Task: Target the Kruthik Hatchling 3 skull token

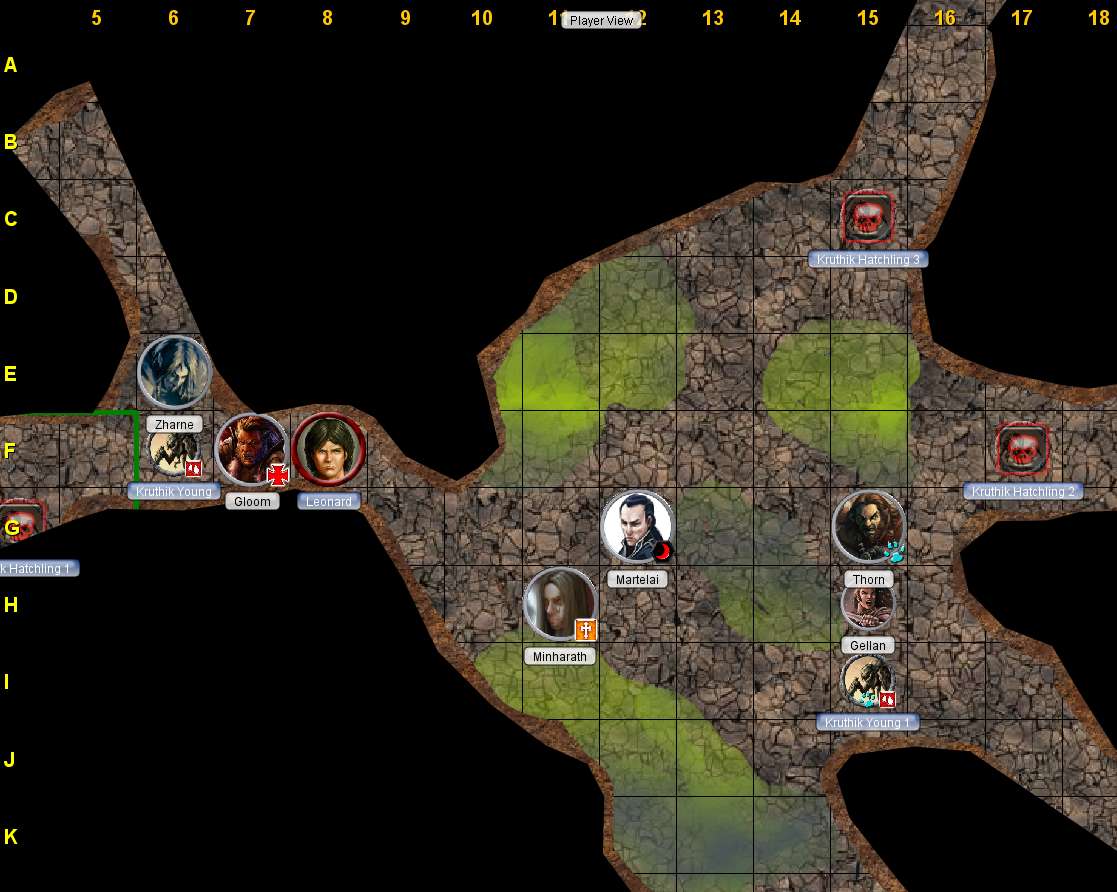Action: [x=867, y=217]
